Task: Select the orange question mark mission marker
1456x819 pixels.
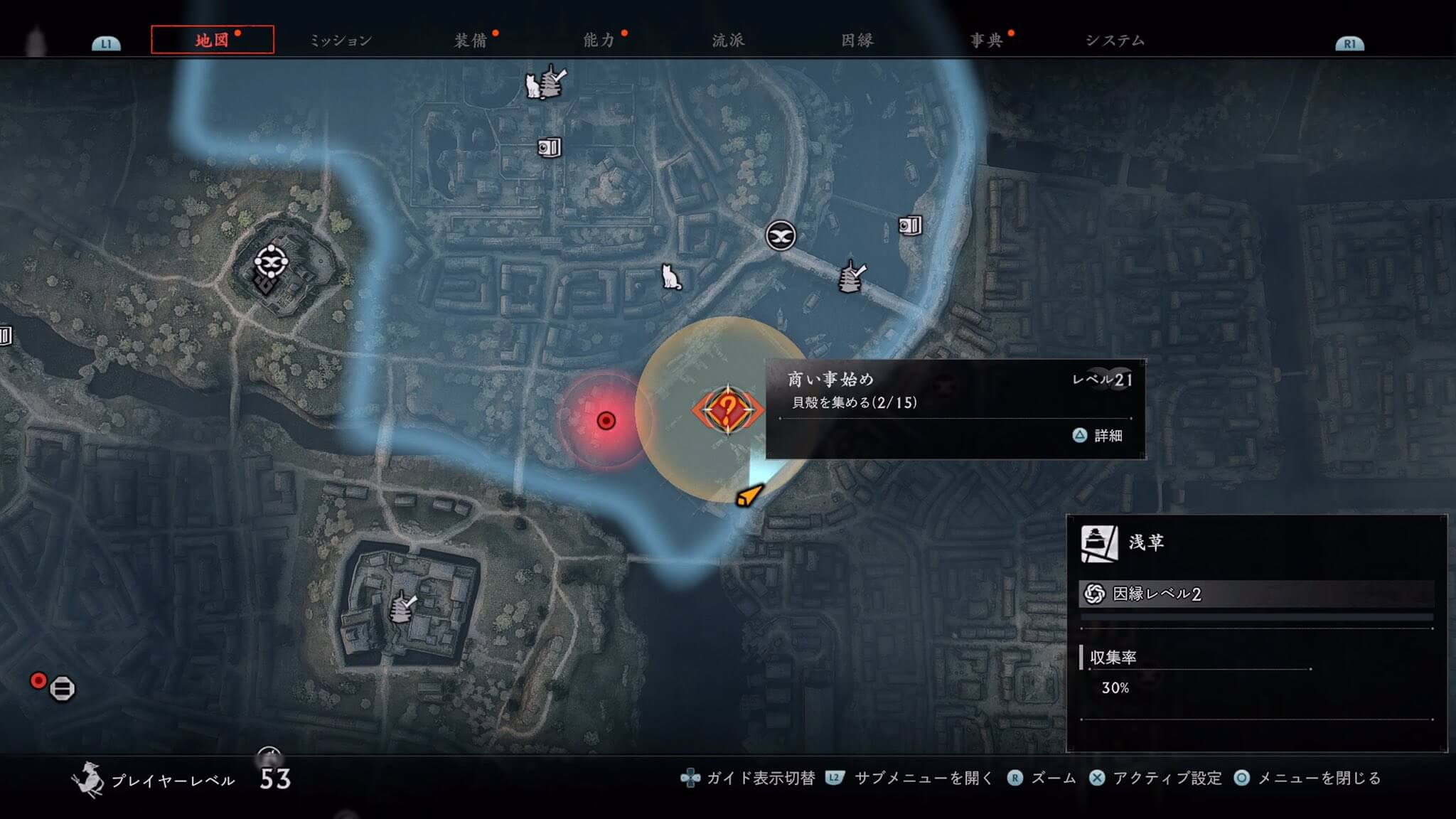Action: pos(727,410)
